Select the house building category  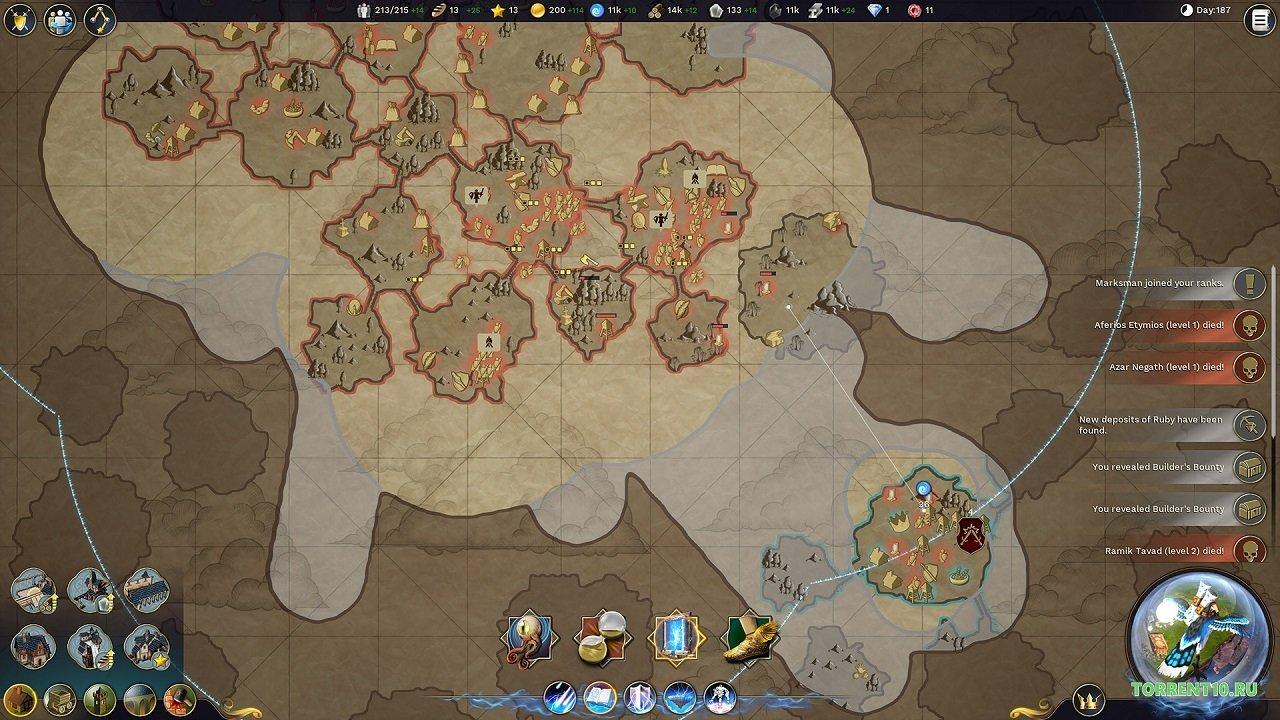pos(20,698)
